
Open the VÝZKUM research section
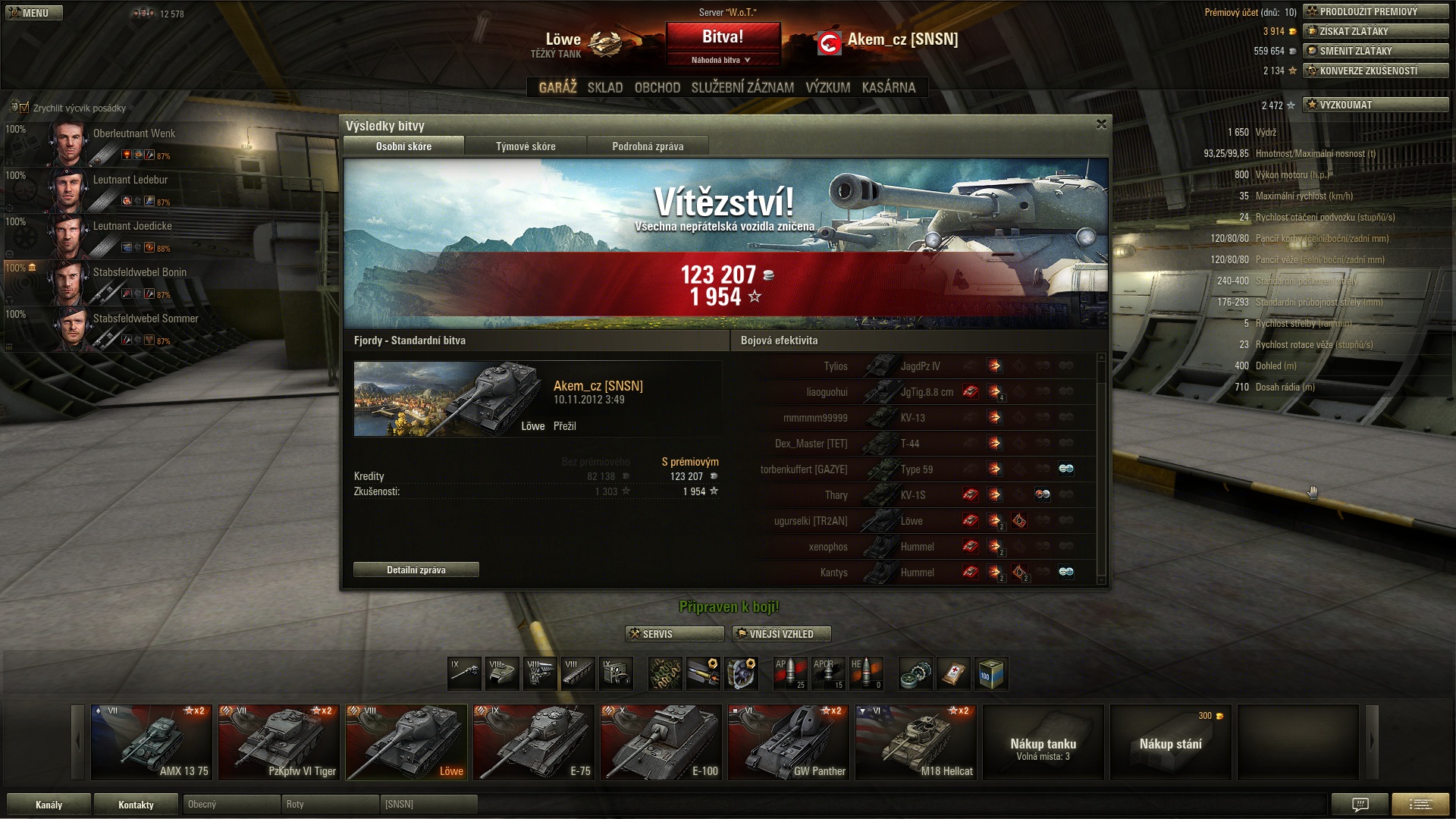(827, 87)
